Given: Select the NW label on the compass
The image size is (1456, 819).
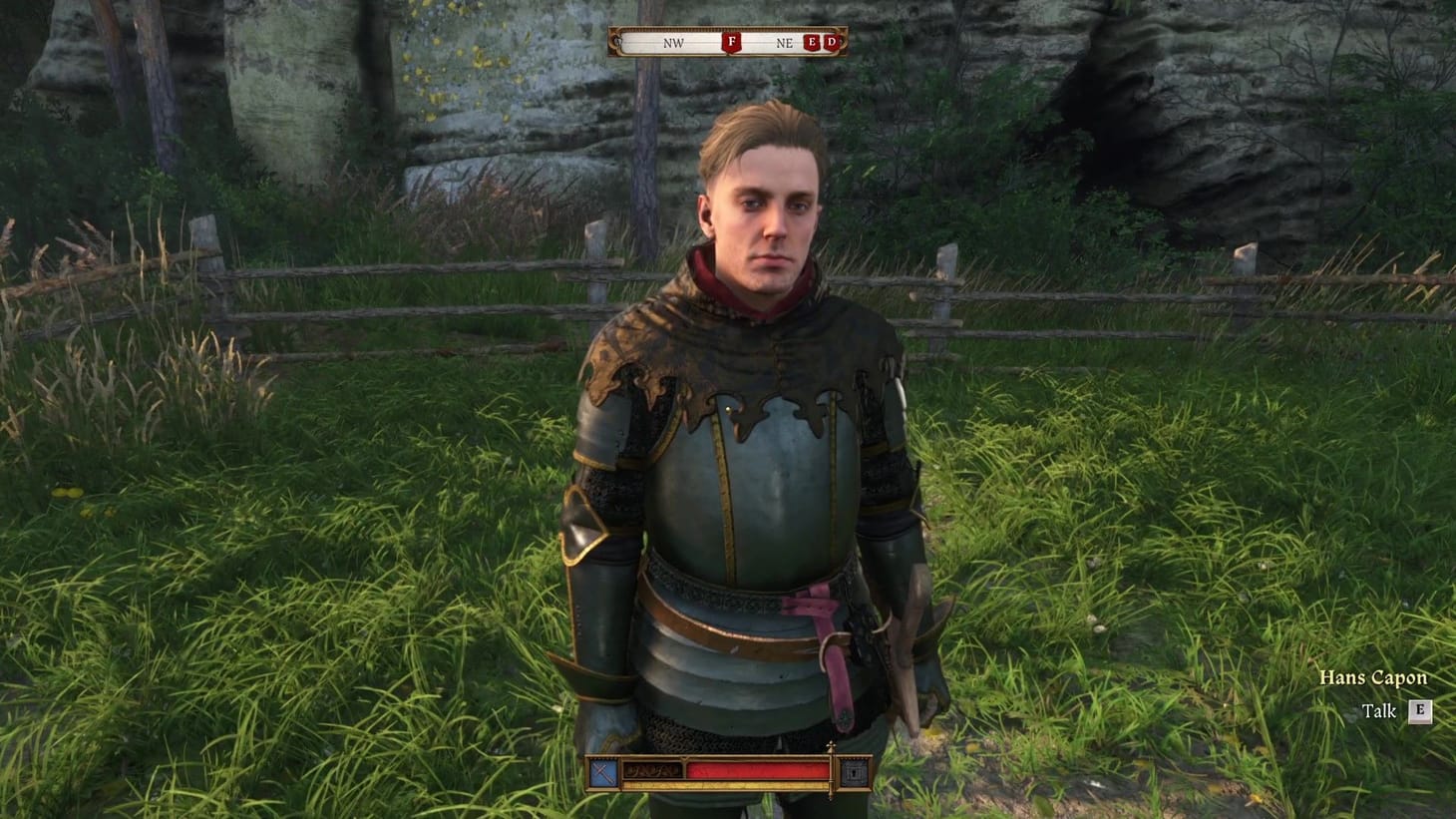Looking at the screenshot, I should [673, 44].
